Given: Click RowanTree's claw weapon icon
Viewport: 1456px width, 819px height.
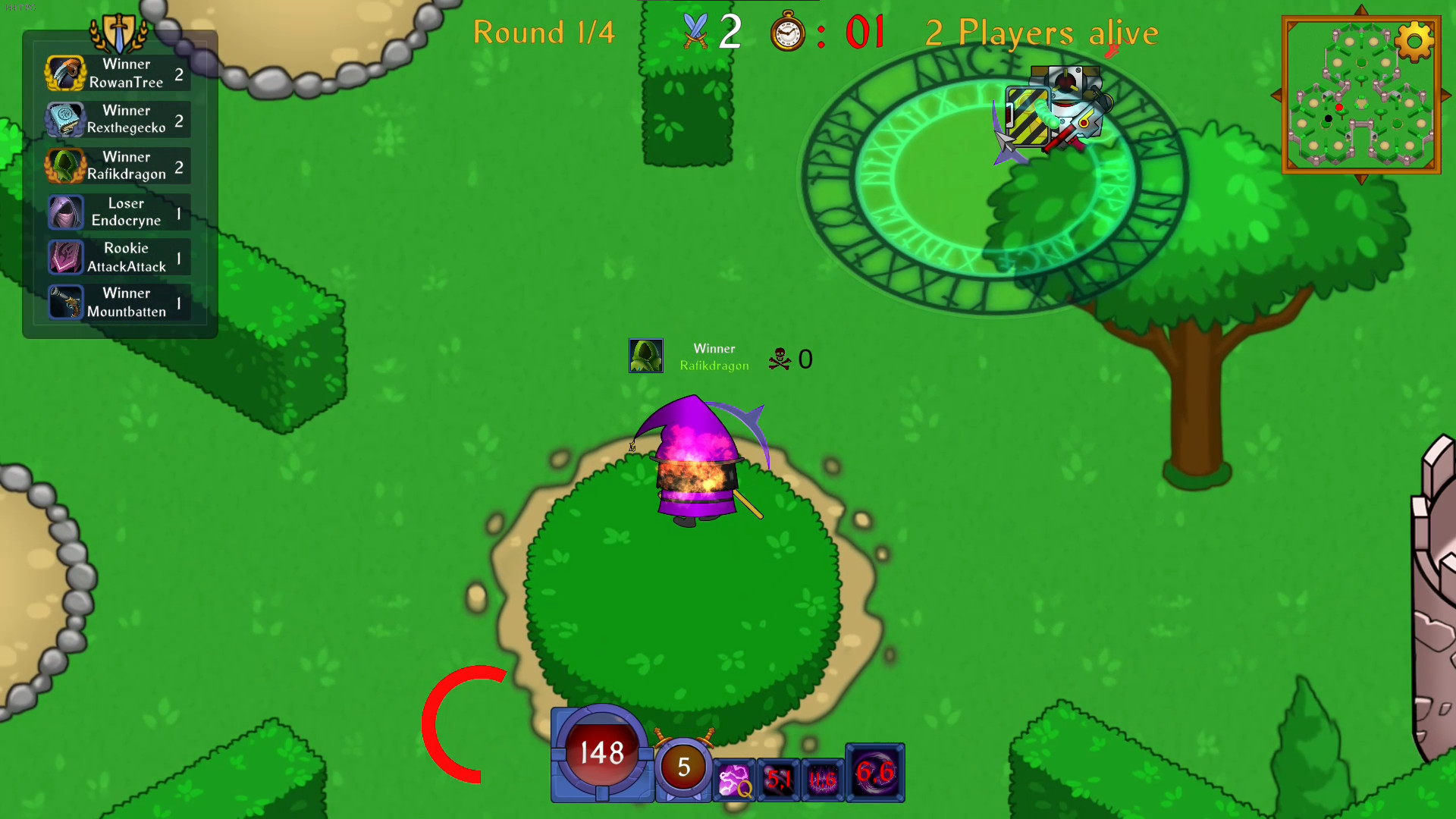Looking at the screenshot, I should [x=65, y=74].
